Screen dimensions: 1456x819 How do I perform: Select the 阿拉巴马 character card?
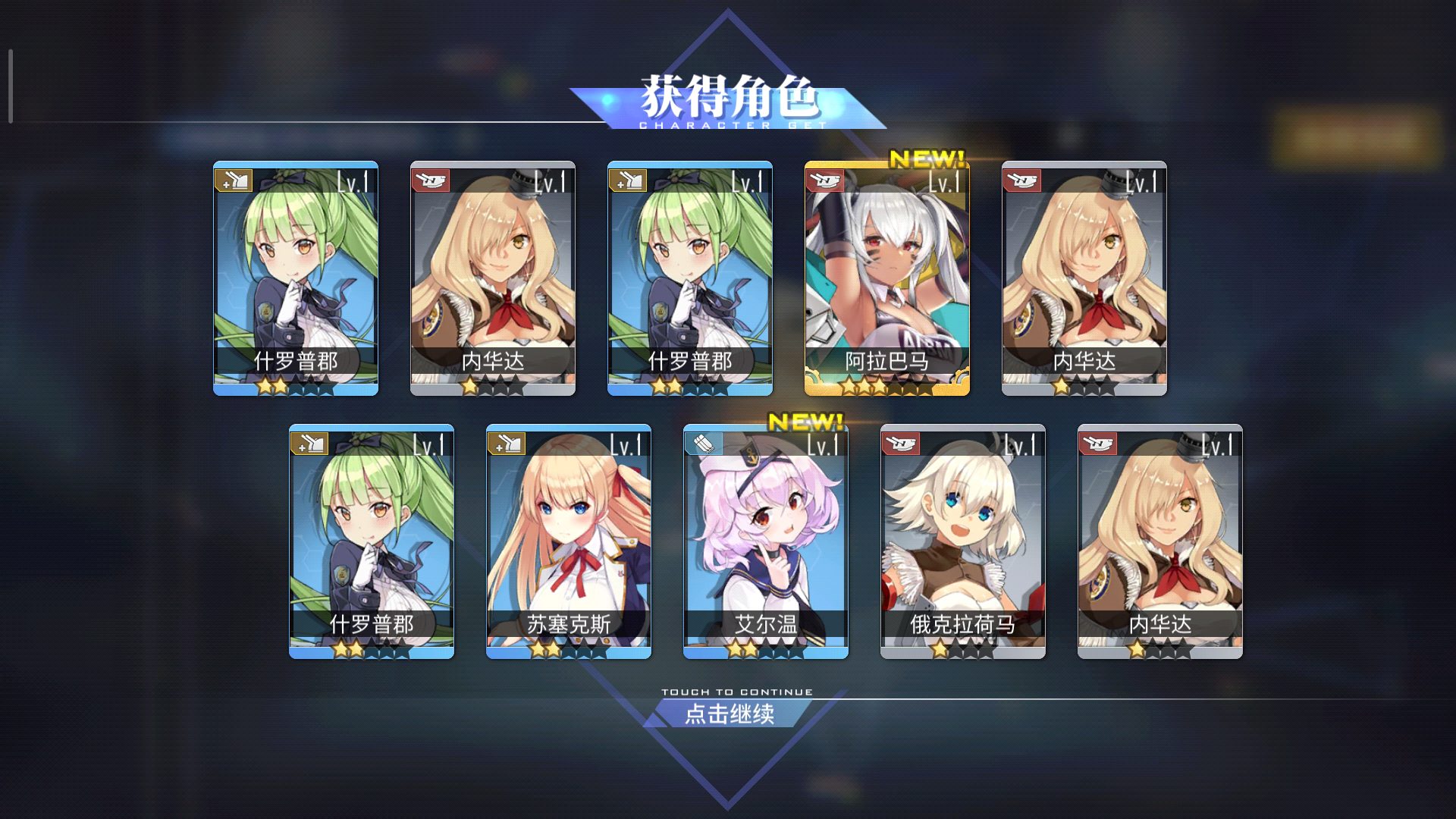[886, 278]
